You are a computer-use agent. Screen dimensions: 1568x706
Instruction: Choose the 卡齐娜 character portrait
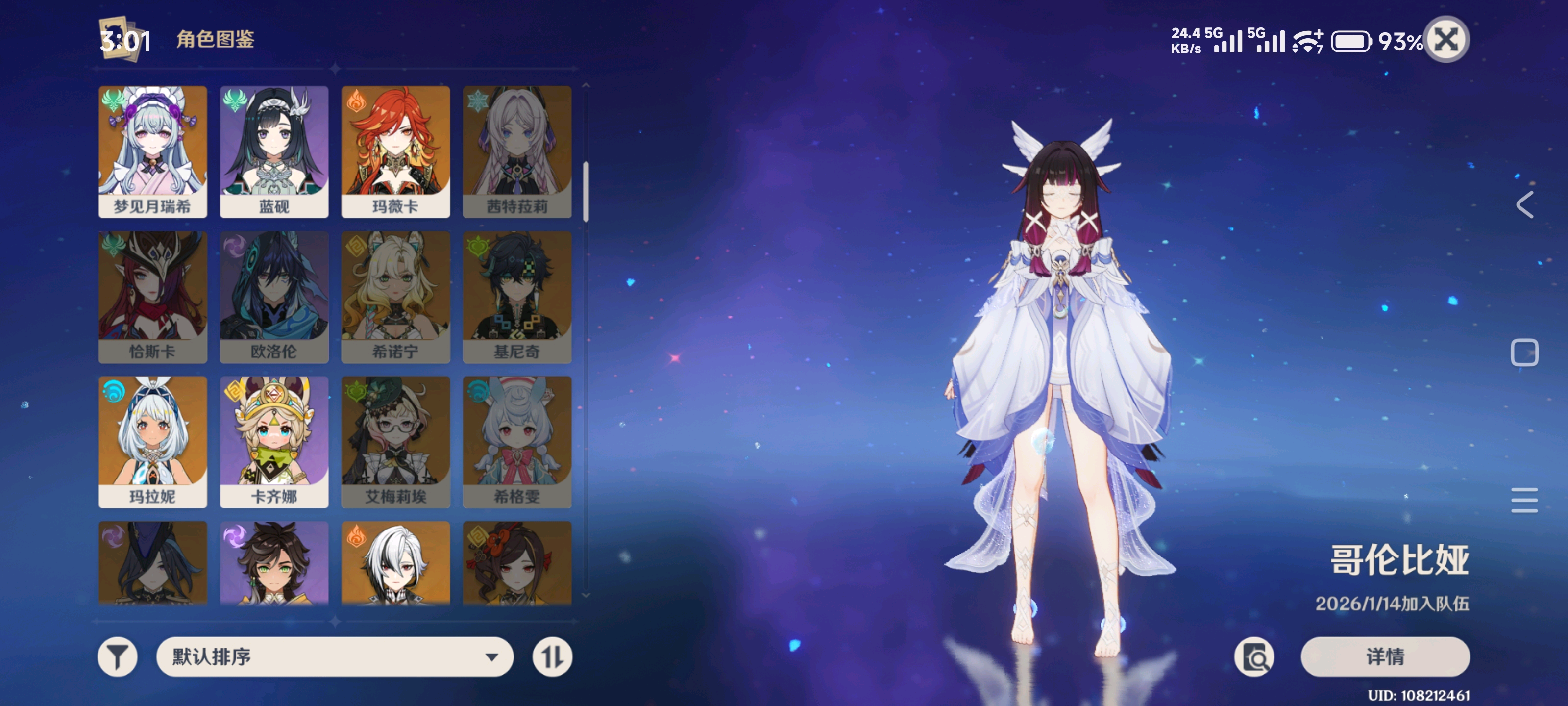point(274,442)
